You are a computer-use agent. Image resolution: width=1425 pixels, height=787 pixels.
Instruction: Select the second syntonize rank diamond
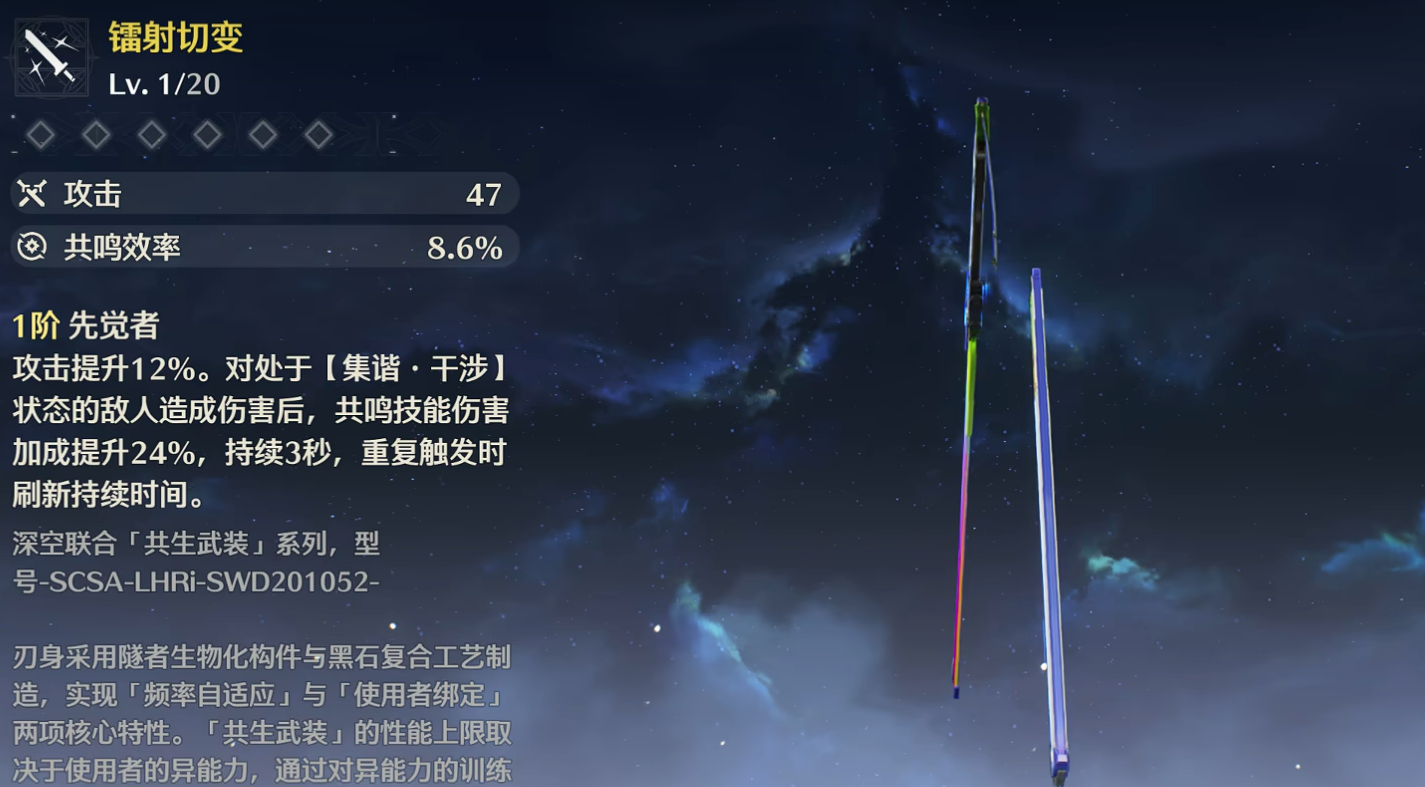point(96,133)
